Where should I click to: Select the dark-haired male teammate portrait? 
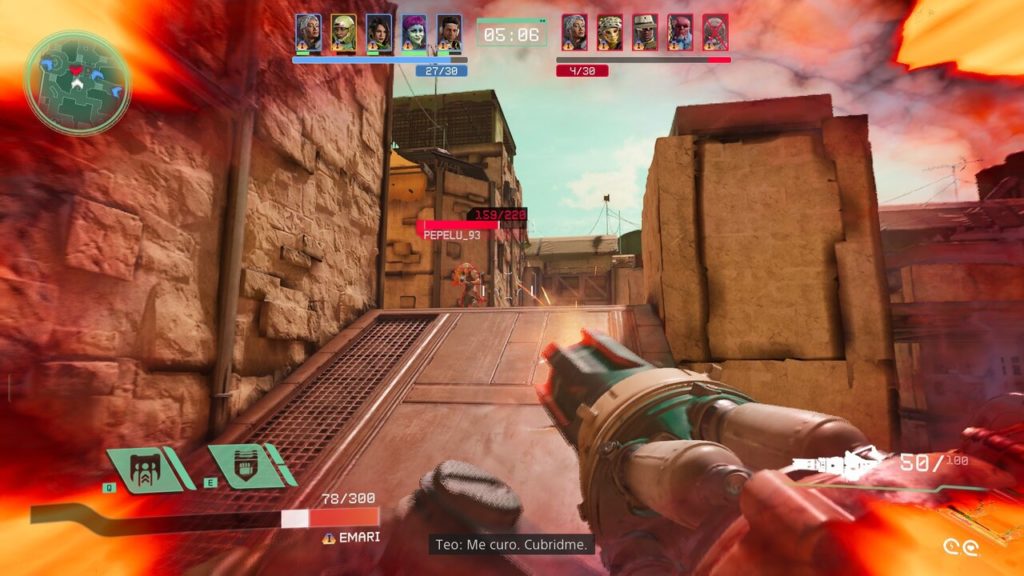point(449,33)
